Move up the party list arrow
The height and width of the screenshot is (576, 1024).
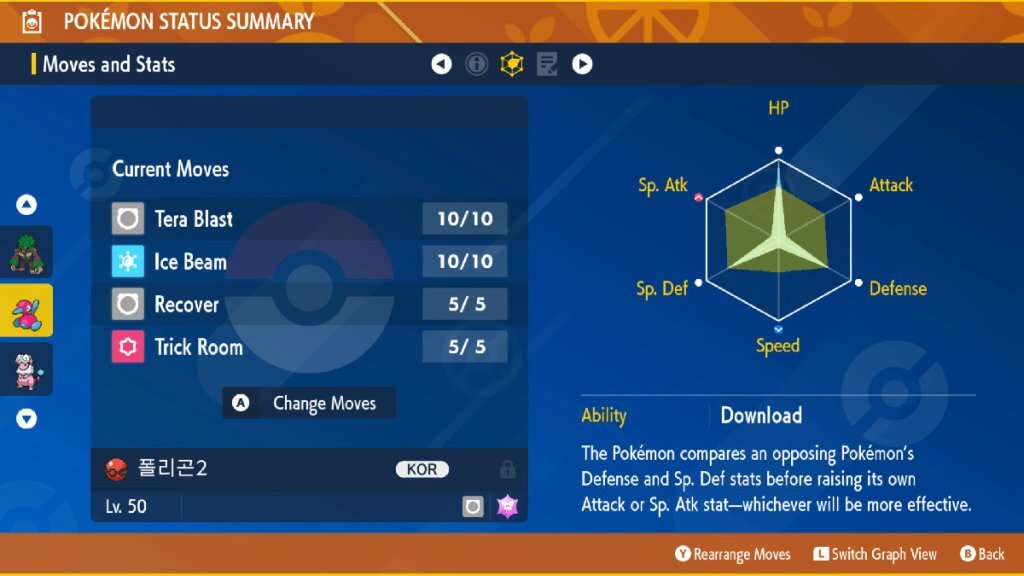27,205
